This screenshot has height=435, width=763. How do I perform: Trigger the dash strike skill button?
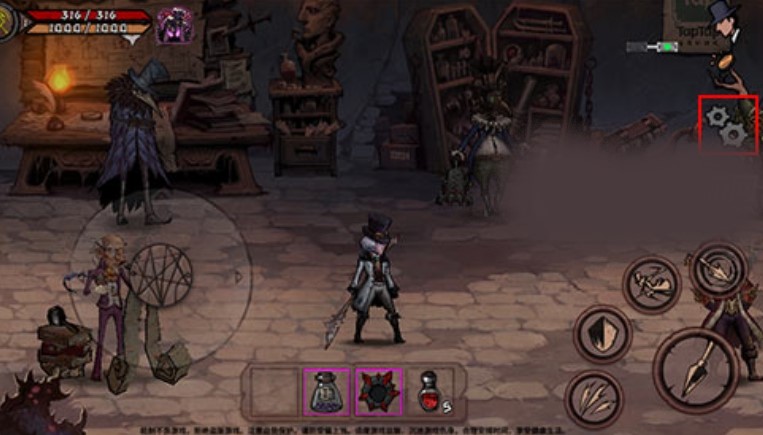click(x=652, y=284)
